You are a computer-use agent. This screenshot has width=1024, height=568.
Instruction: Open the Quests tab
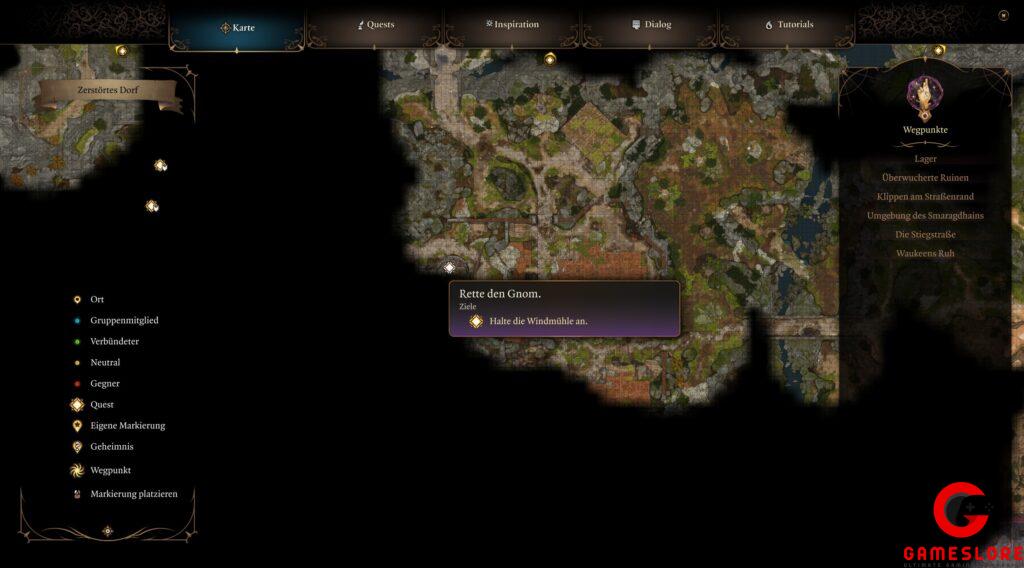pos(376,25)
